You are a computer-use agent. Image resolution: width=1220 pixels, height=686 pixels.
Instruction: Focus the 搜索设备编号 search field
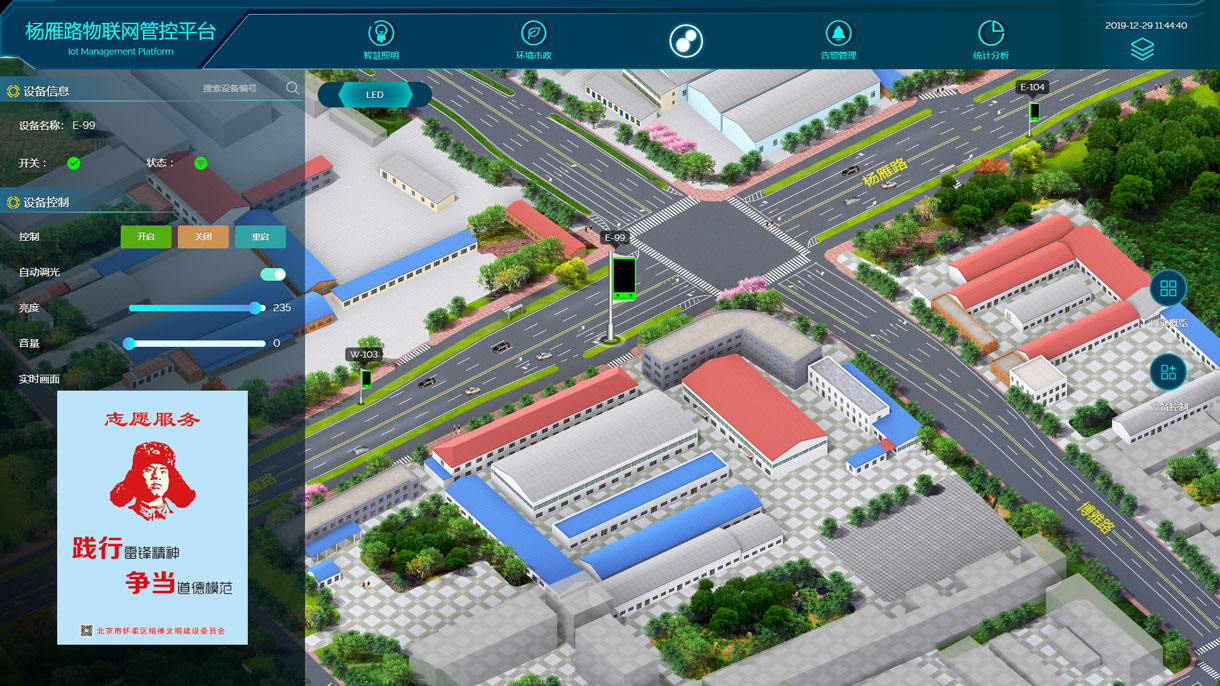tap(238, 89)
